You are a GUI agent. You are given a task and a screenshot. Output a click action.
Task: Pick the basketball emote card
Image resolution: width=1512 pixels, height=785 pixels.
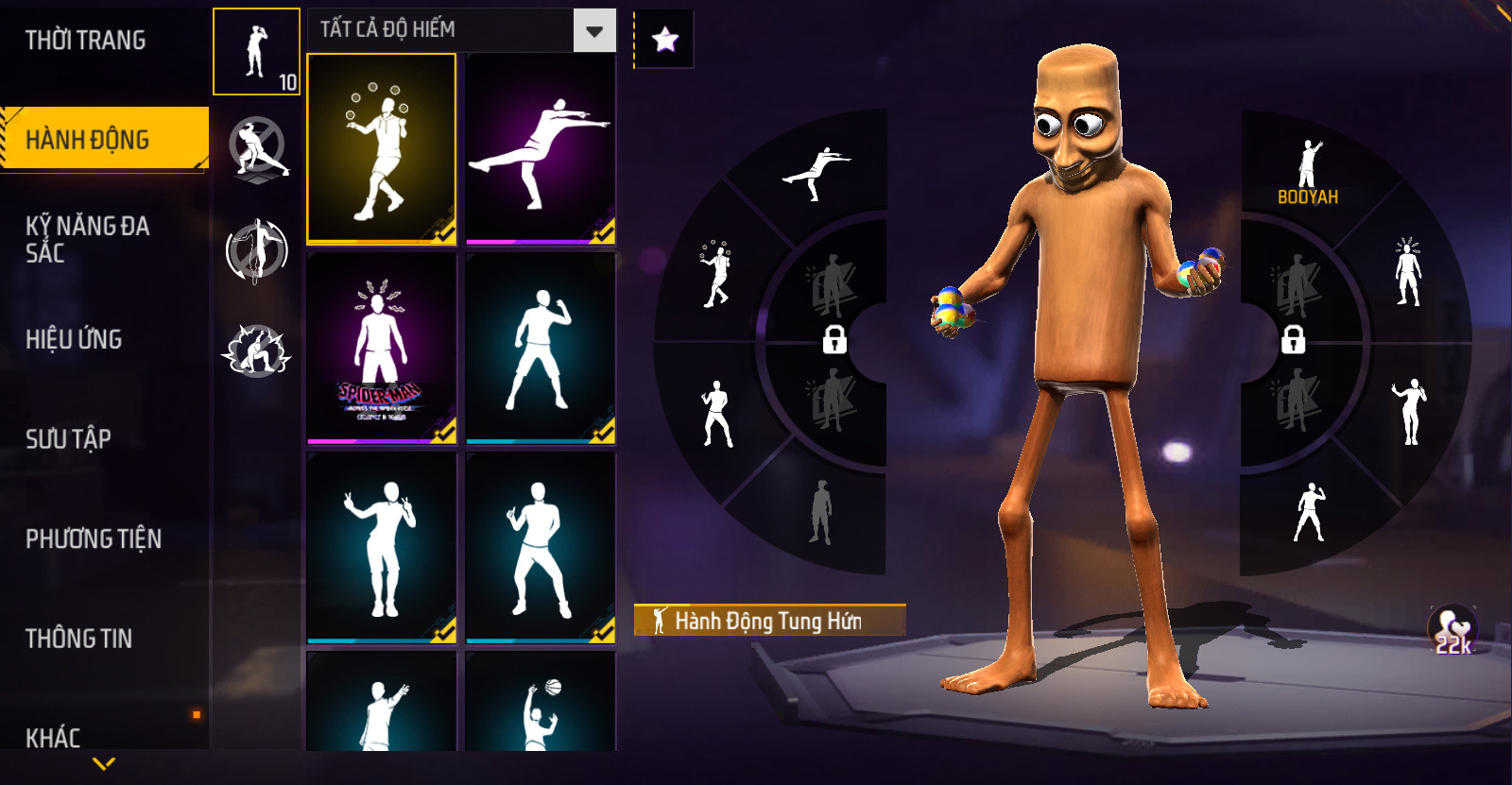tap(541, 704)
